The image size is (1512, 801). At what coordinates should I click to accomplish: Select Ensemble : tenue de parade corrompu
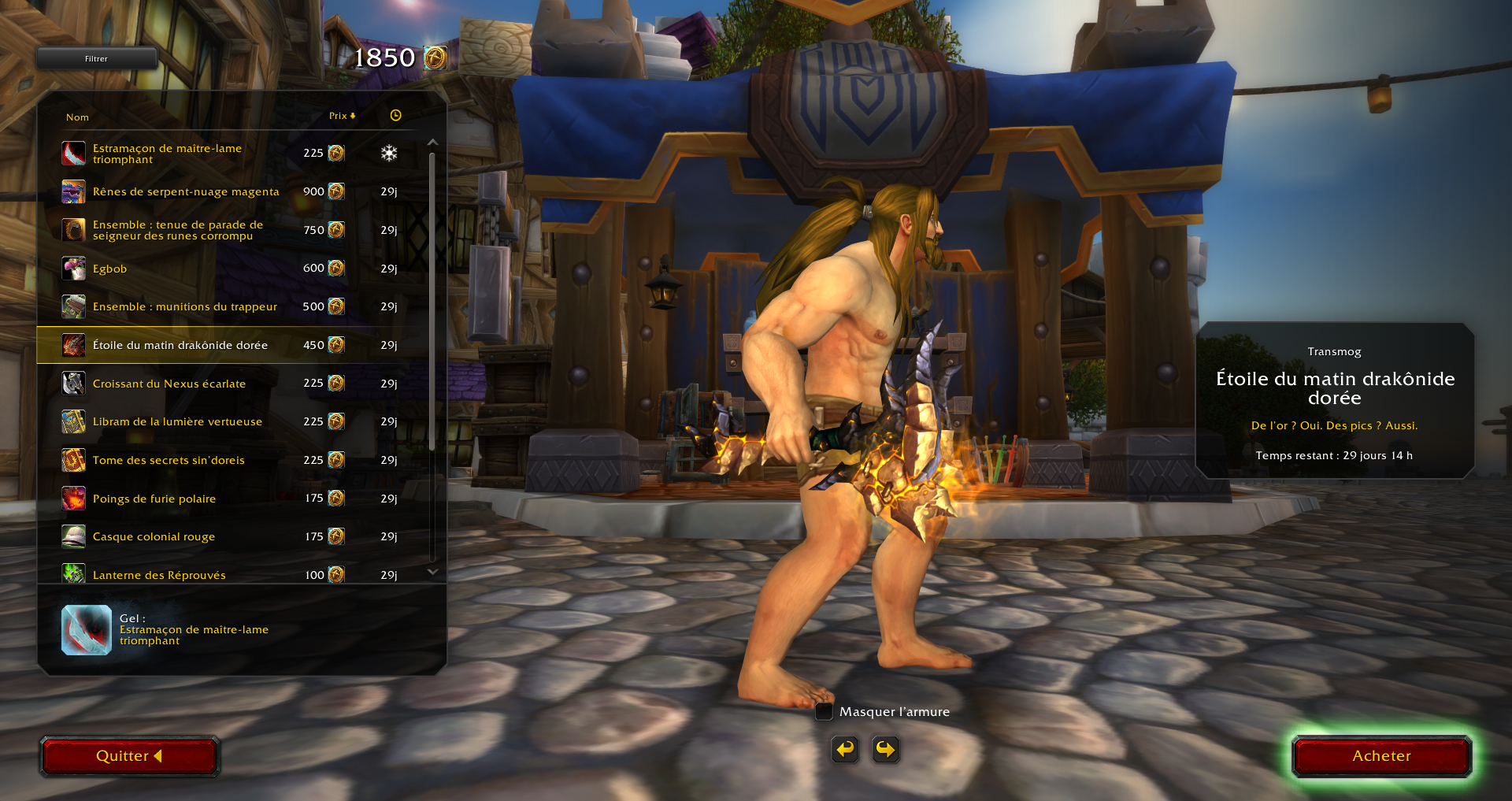(178, 230)
